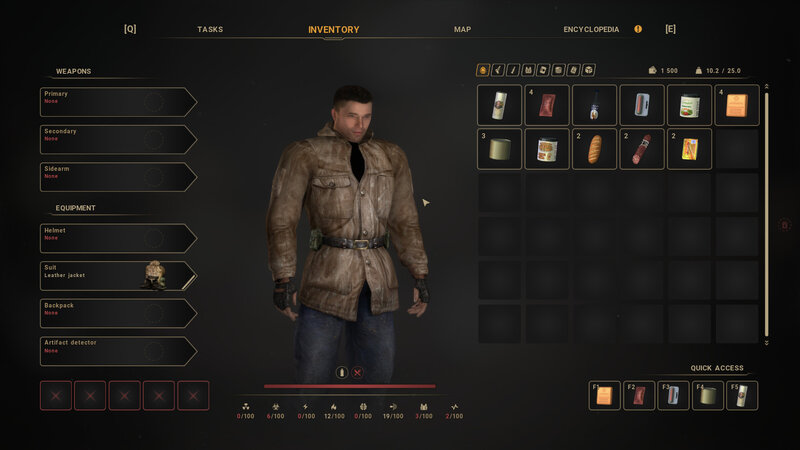Filter inventory by the dice icon category
The image size is (800, 450).
click(589, 70)
